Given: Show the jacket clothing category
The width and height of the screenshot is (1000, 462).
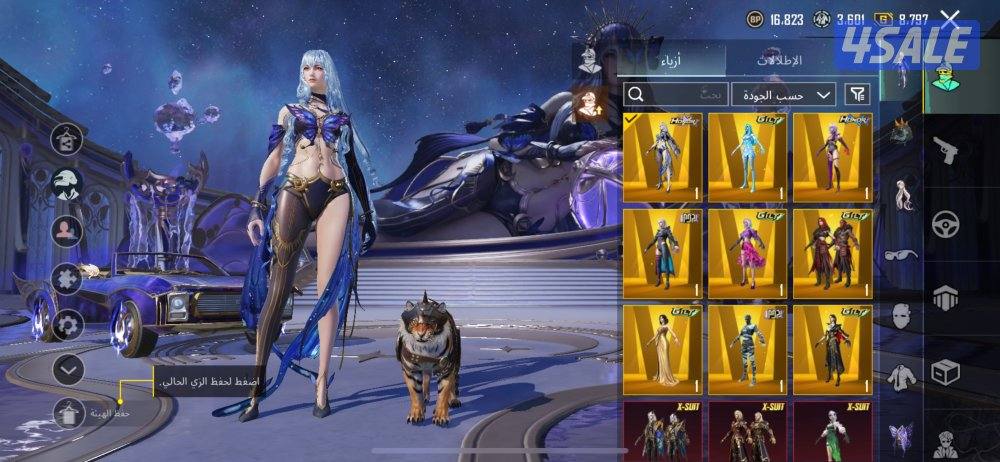Looking at the screenshot, I should (903, 375).
